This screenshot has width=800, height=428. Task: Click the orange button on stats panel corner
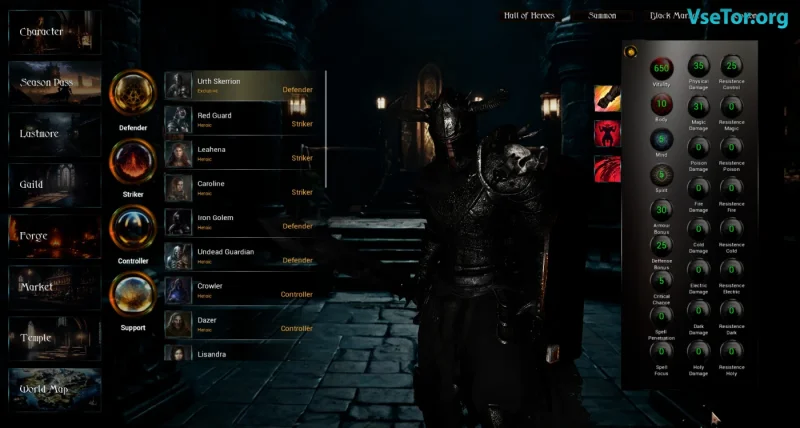[631, 51]
